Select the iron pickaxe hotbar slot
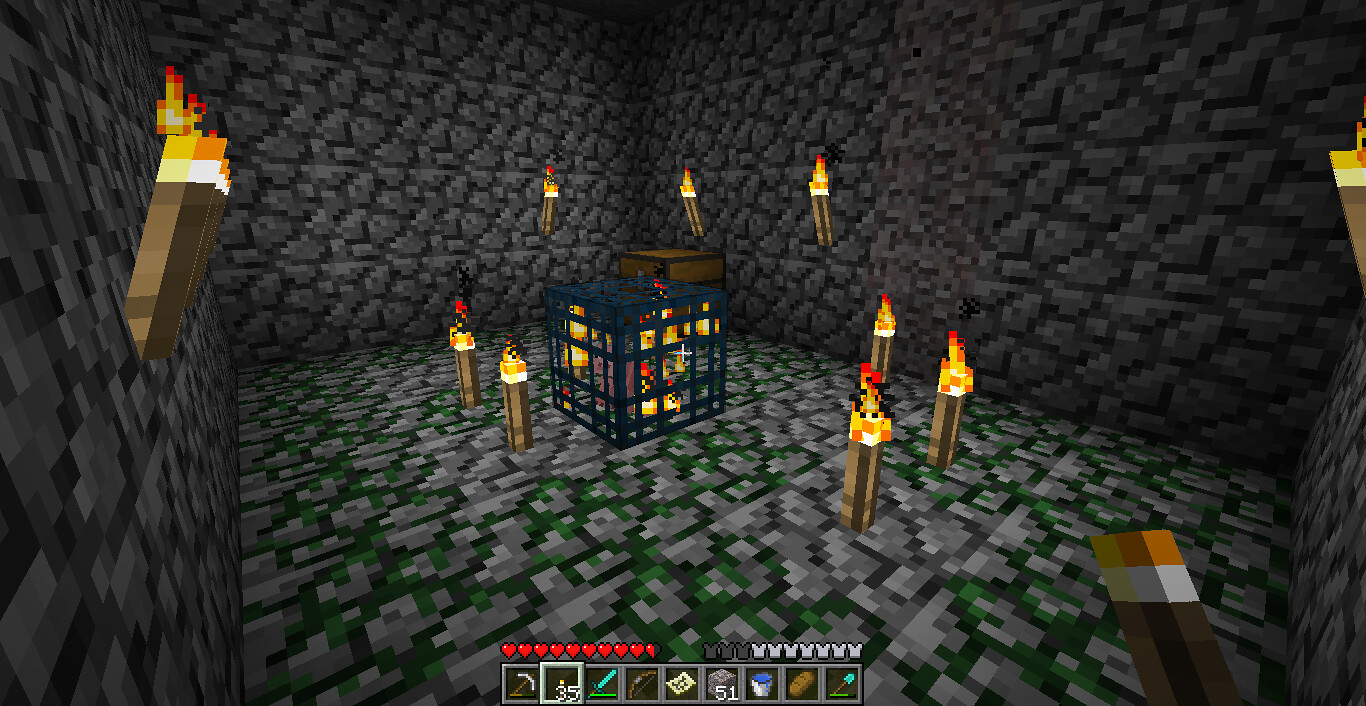This screenshot has width=1366, height=706. (x=522, y=685)
